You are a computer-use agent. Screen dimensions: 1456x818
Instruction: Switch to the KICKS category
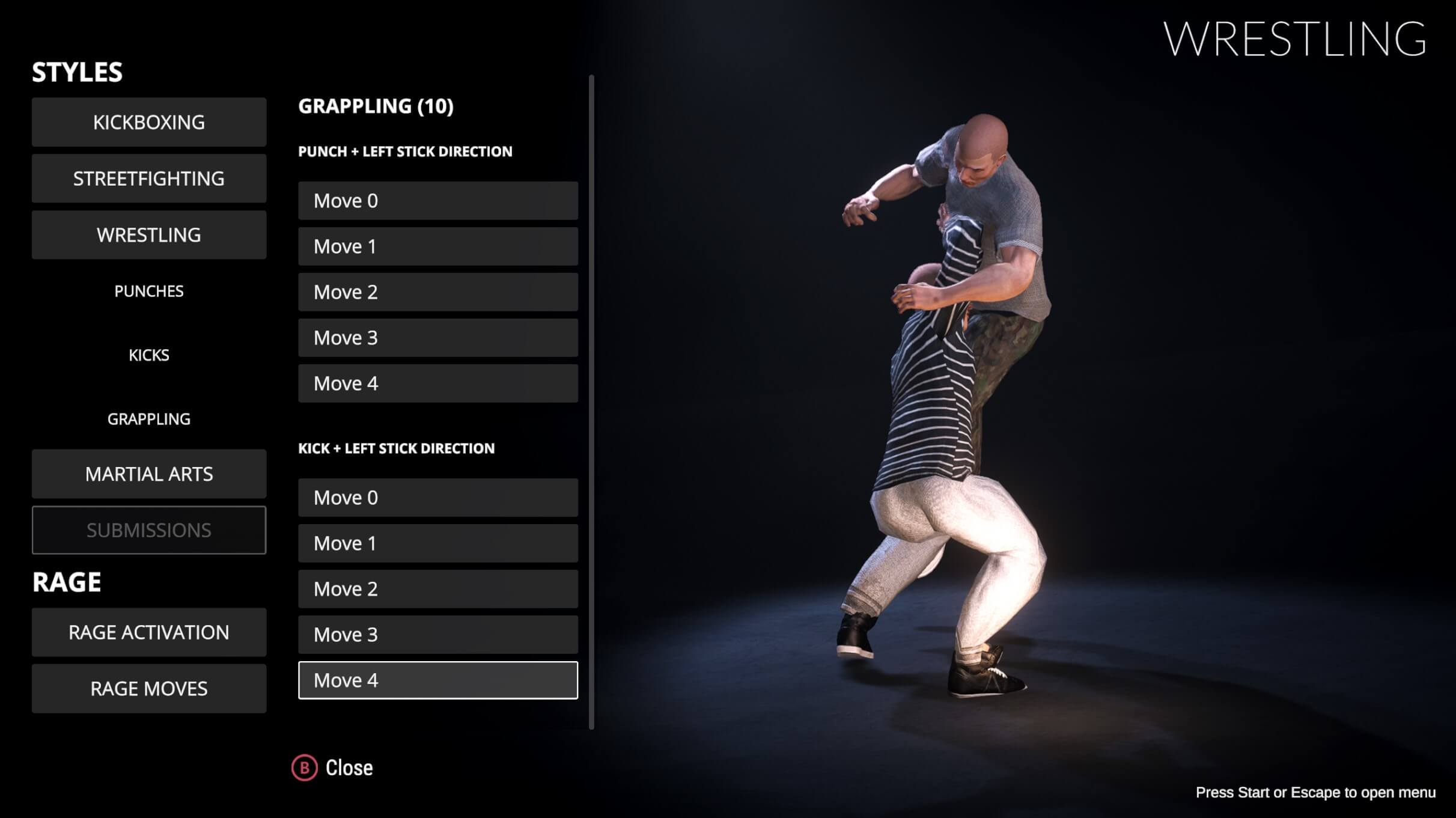(x=148, y=355)
